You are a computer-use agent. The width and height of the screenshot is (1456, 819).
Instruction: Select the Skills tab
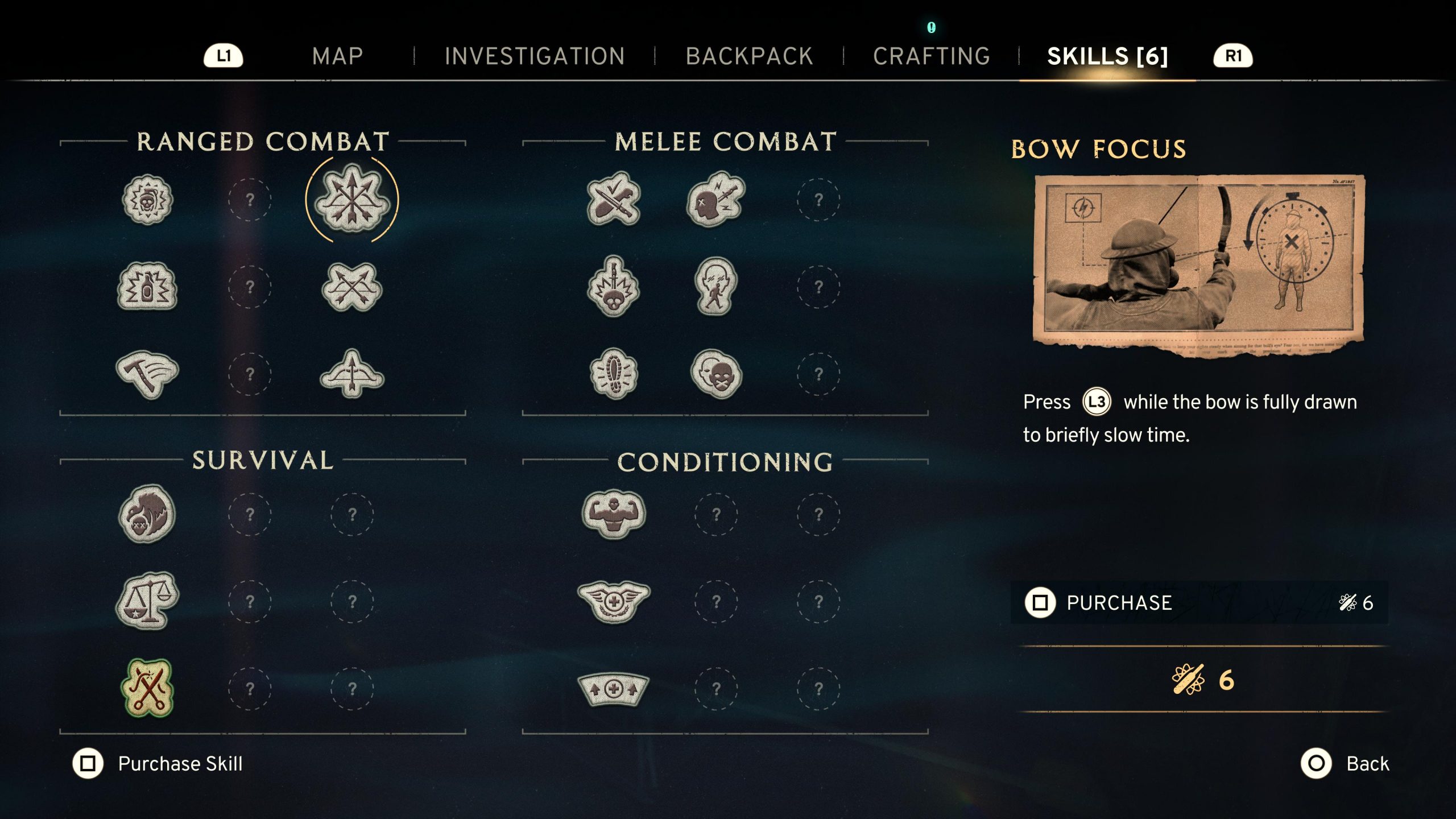click(1107, 56)
